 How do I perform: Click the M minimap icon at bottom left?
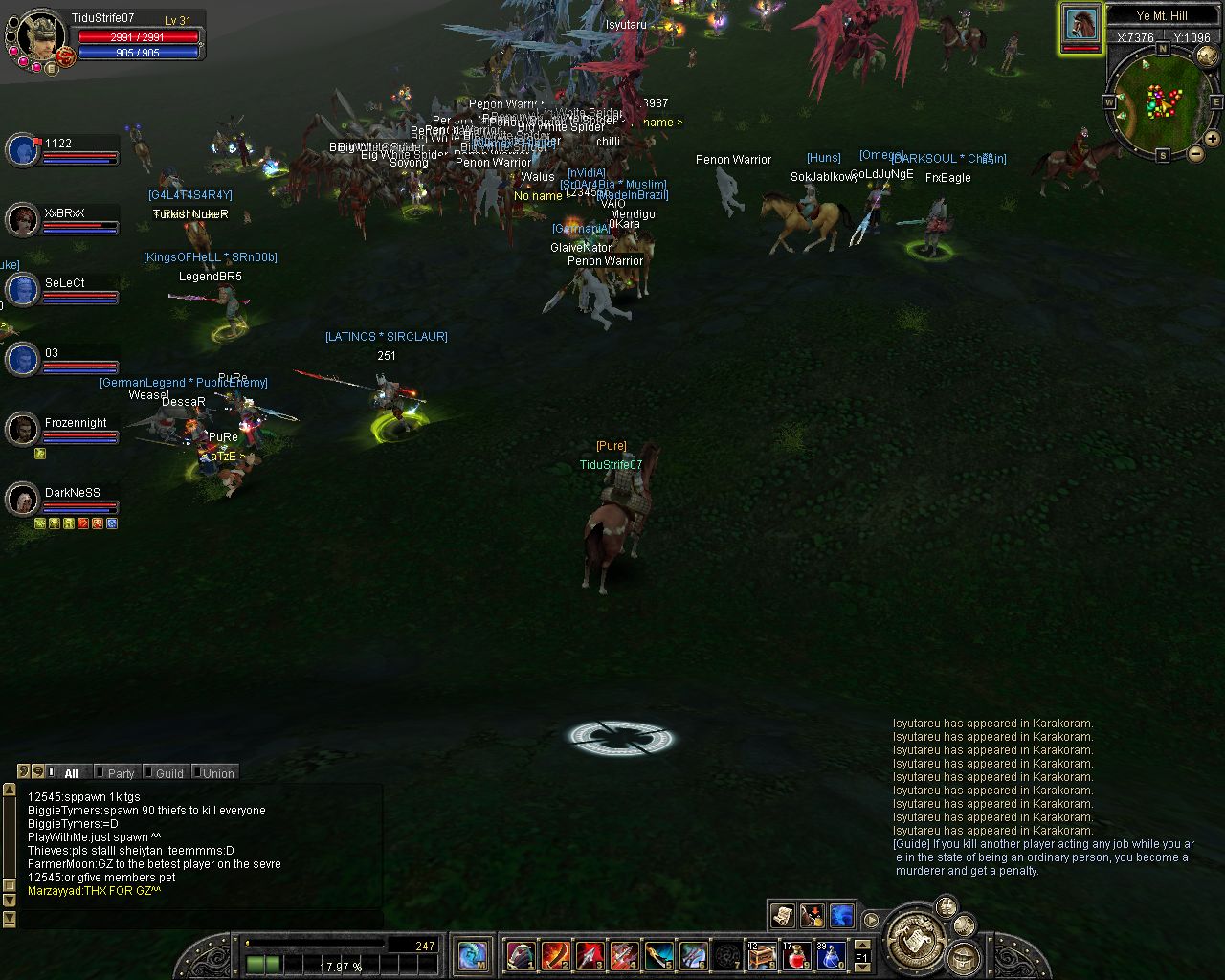pos(473,955)
